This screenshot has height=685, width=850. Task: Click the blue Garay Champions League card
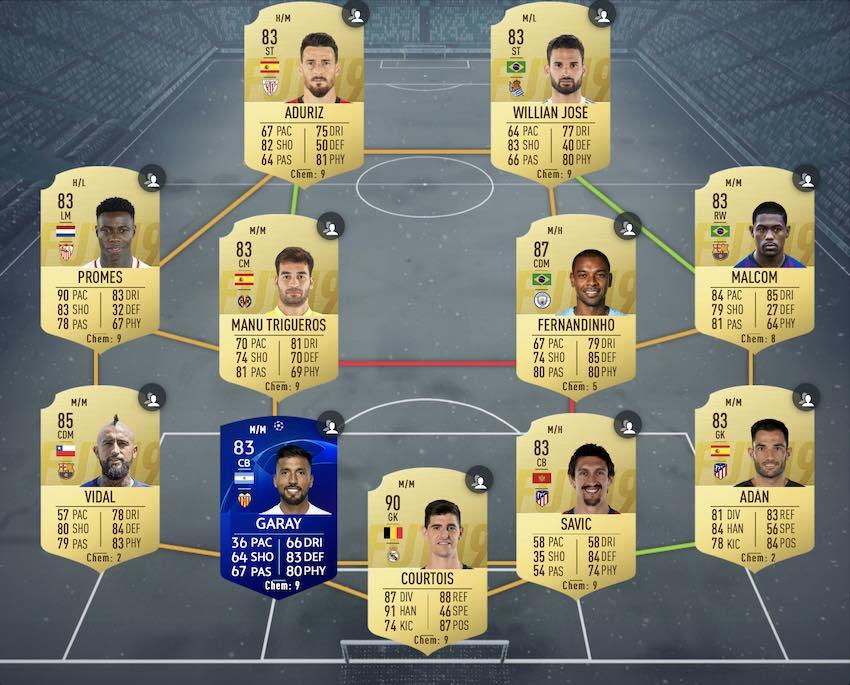277,500
